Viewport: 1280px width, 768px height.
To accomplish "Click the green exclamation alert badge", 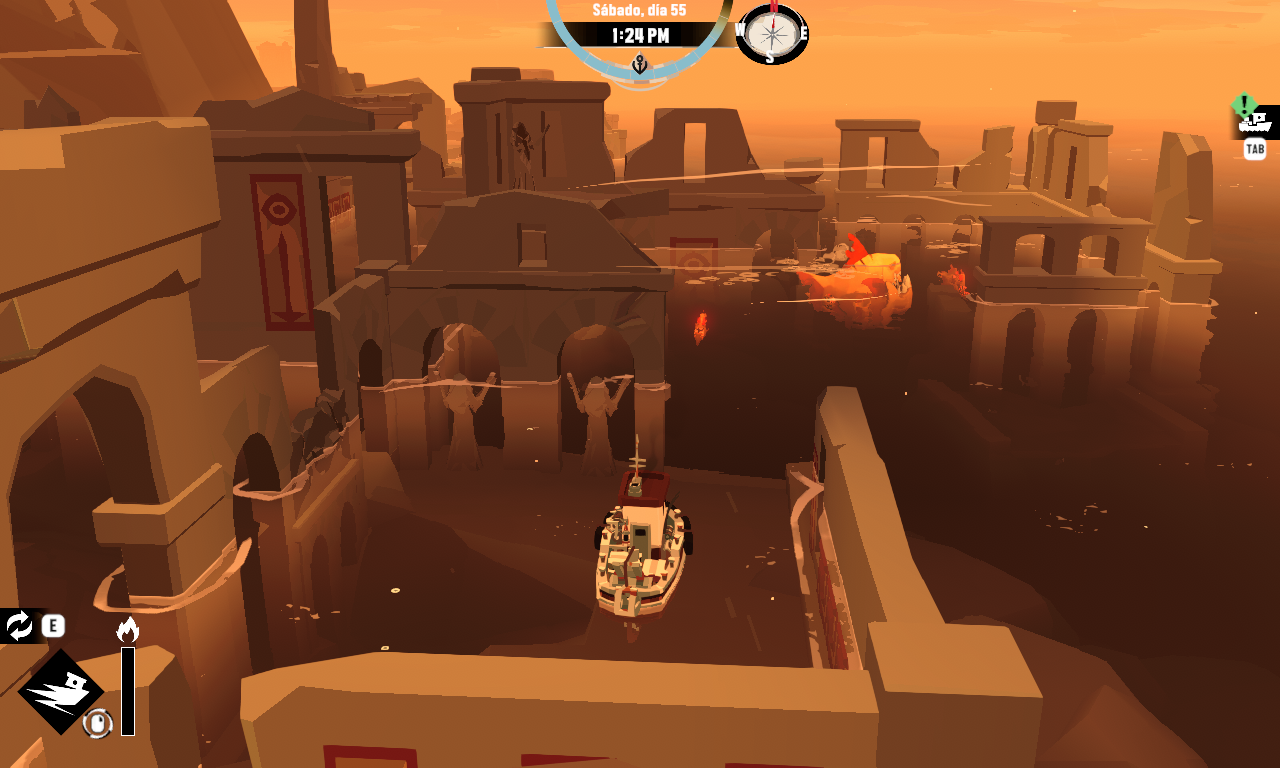I will click(x=1244, y=104).
